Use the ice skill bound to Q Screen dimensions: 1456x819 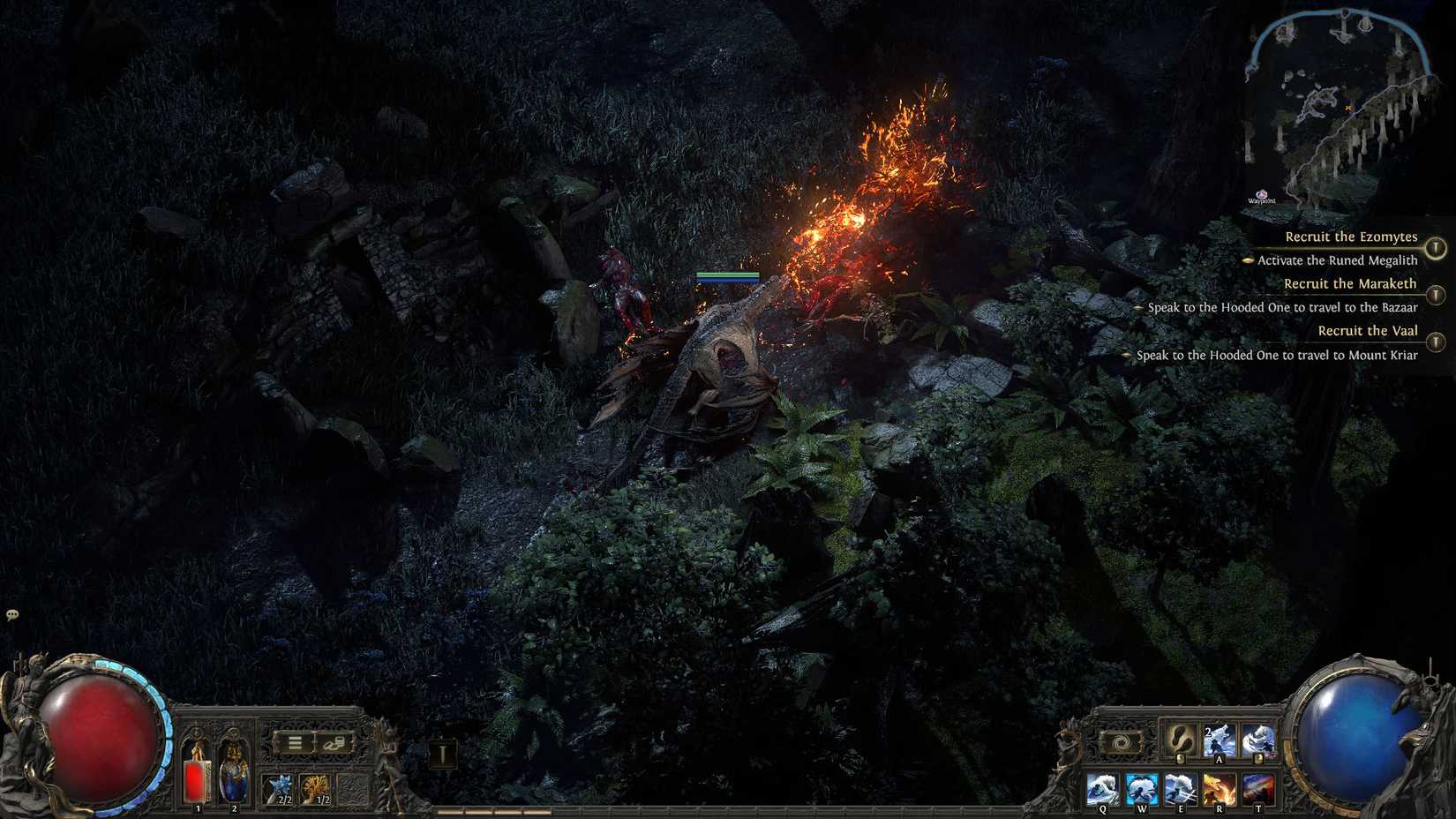pyautogui.click(x=1103, y=785)
